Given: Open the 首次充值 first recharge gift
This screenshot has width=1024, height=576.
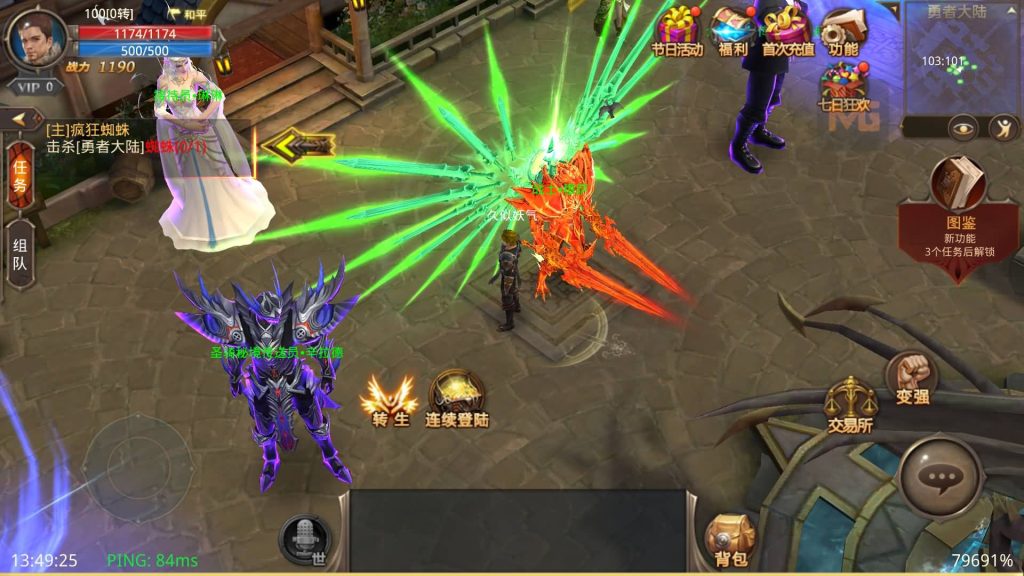Looking at the screenshot, I should [x=788, y=28].
